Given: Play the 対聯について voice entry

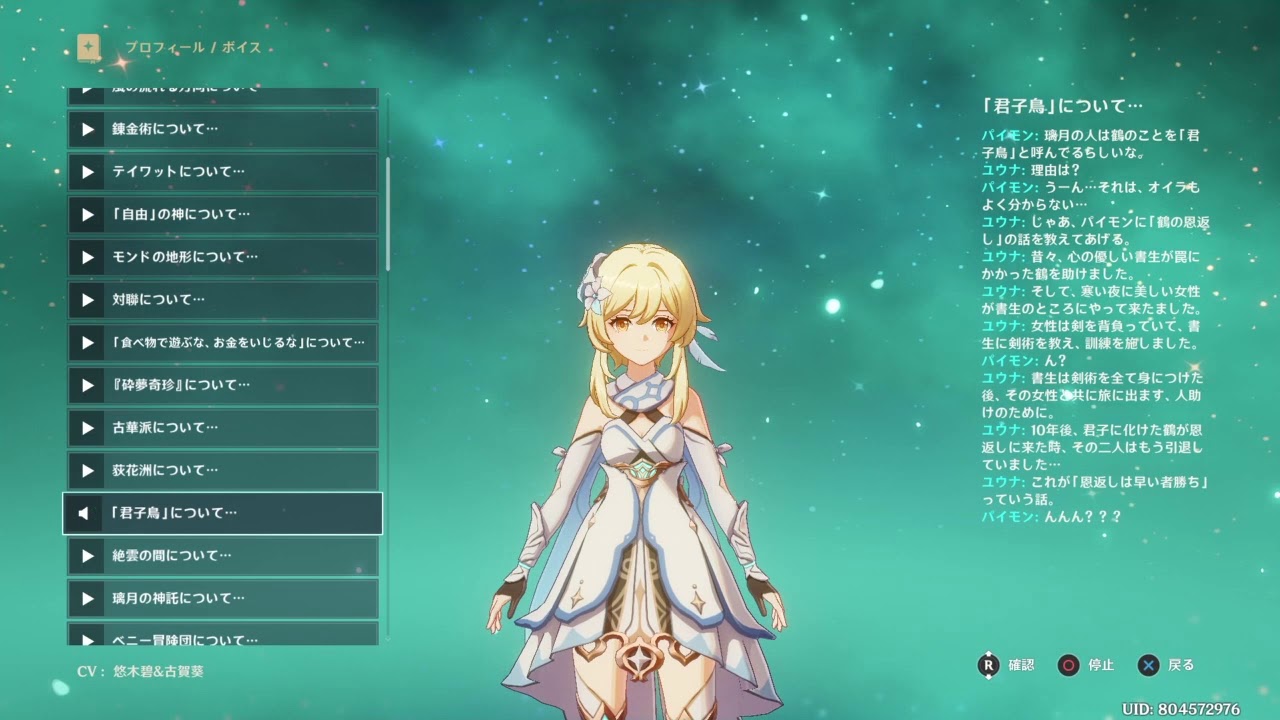Looking at the screenshot, I should coord(222,300).
